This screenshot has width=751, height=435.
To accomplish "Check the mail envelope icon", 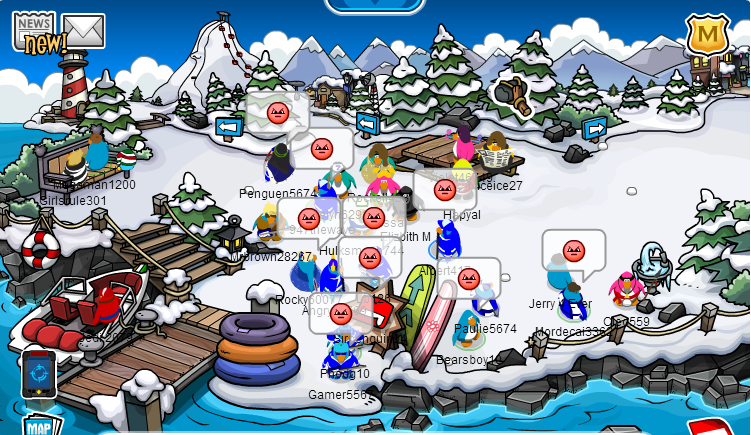I will (84, 31).
